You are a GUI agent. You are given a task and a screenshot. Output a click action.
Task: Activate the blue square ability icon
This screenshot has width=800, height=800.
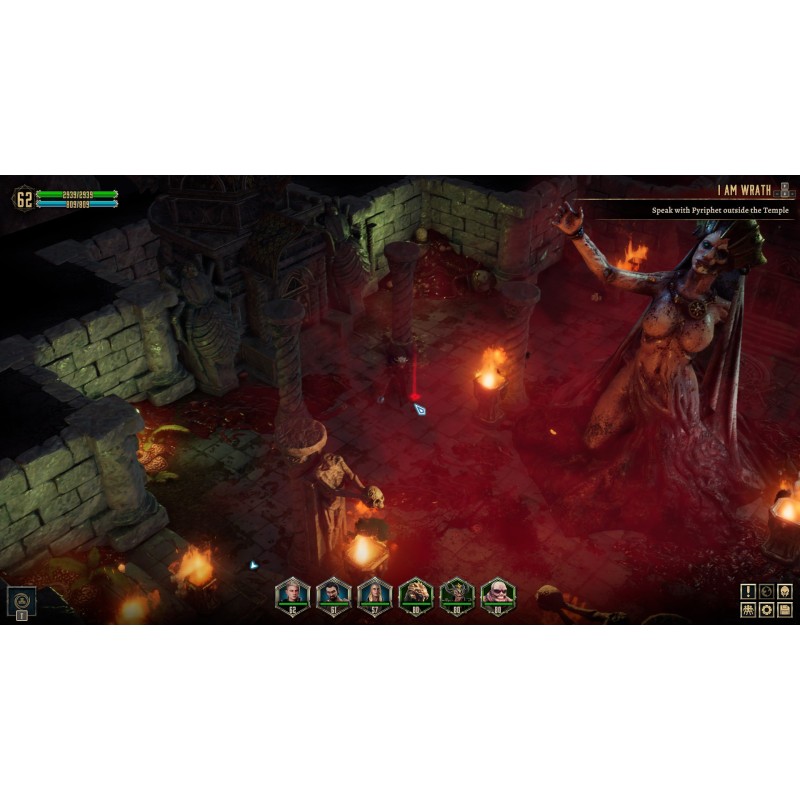[x=20, y=600]
